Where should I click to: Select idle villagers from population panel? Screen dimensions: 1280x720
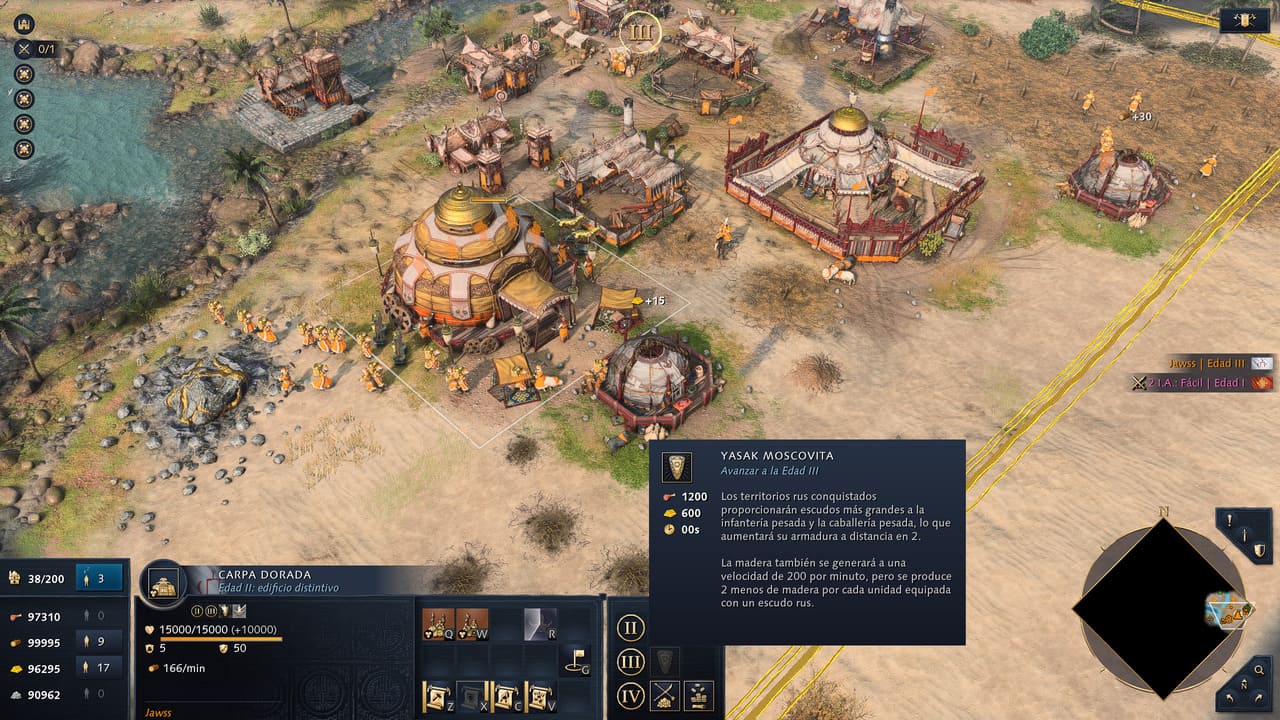click(100, 578)
